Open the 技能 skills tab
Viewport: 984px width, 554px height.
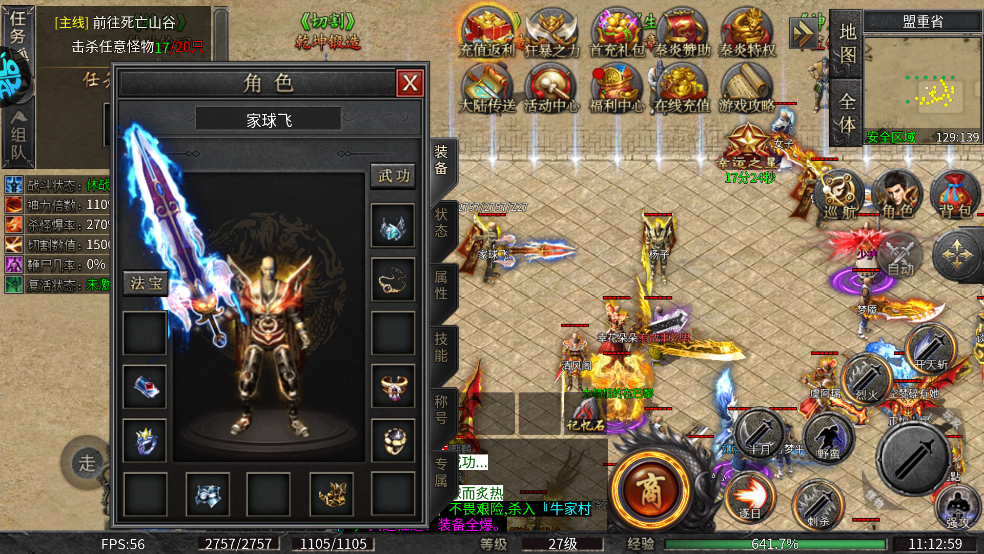[x=441, y=347]
